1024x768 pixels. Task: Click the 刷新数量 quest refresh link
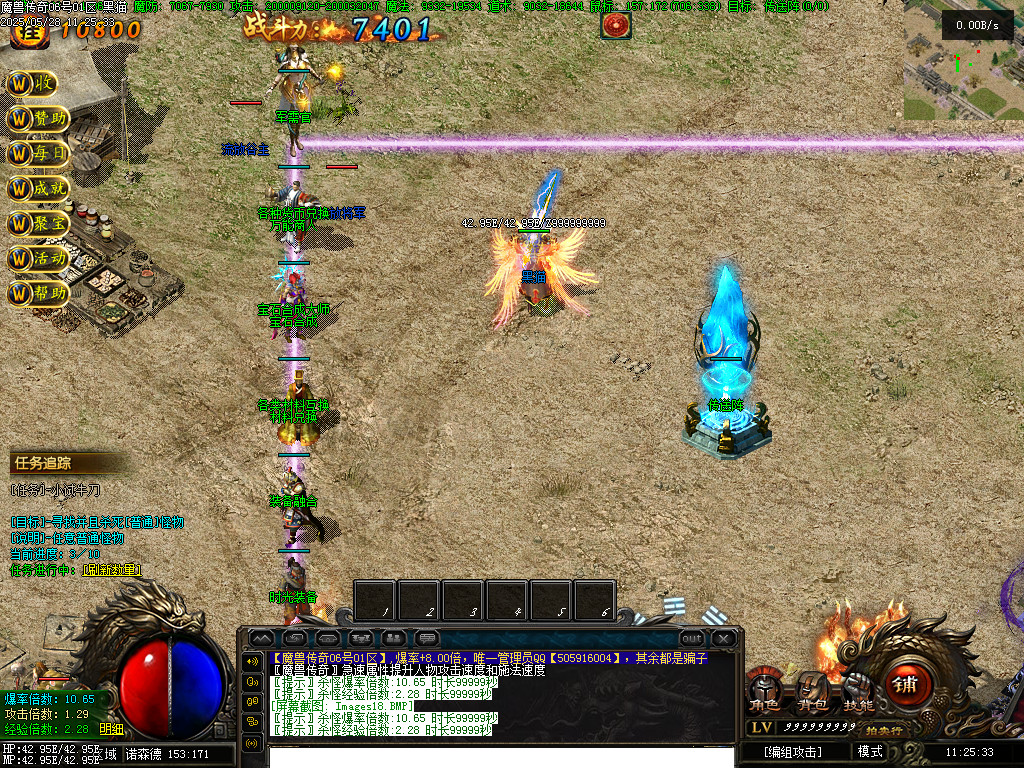click(112, 570)
